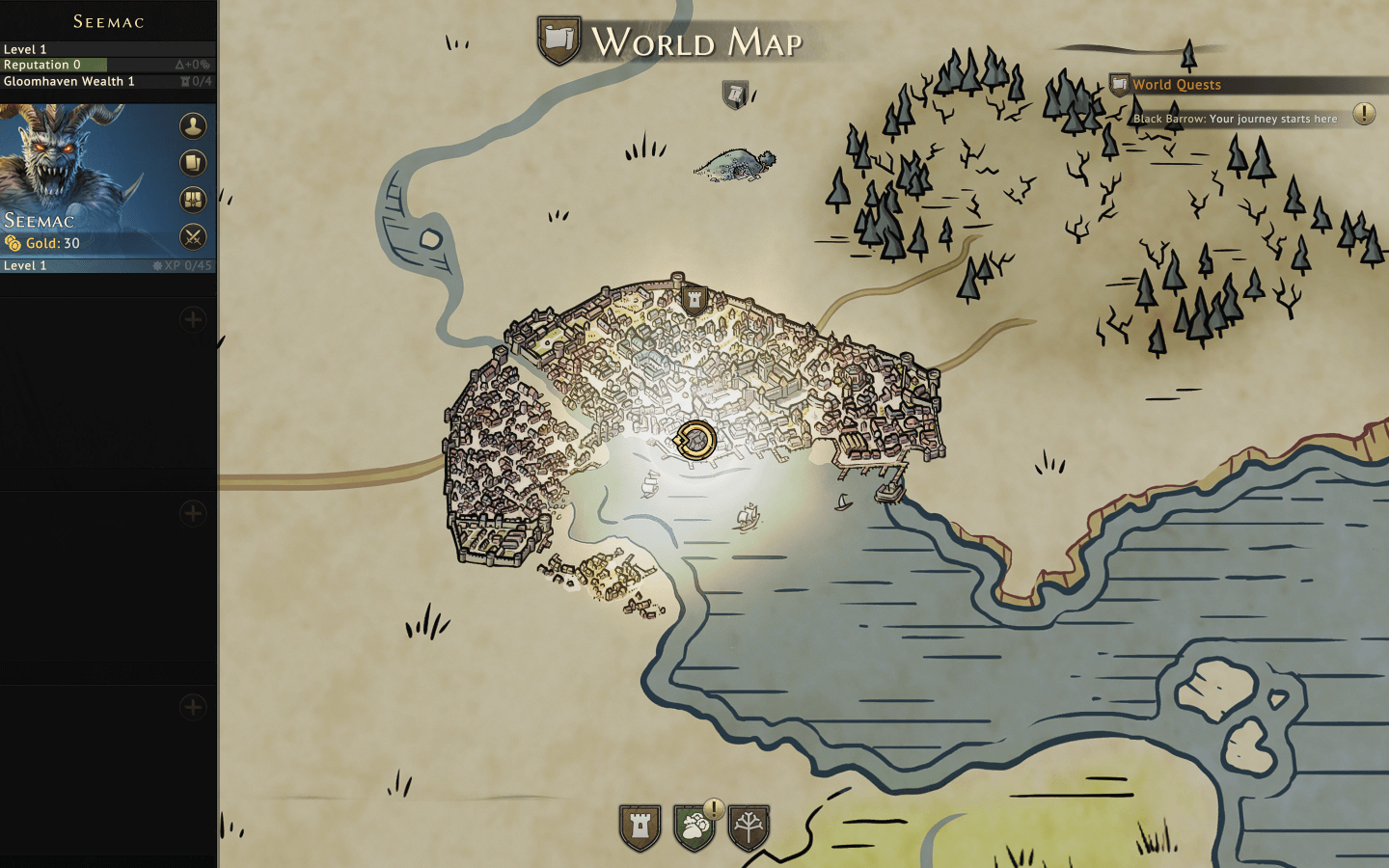1389x868 pixels.
Task: Click the Black Barrow scroll marker on map
Action: click(735, 95)
